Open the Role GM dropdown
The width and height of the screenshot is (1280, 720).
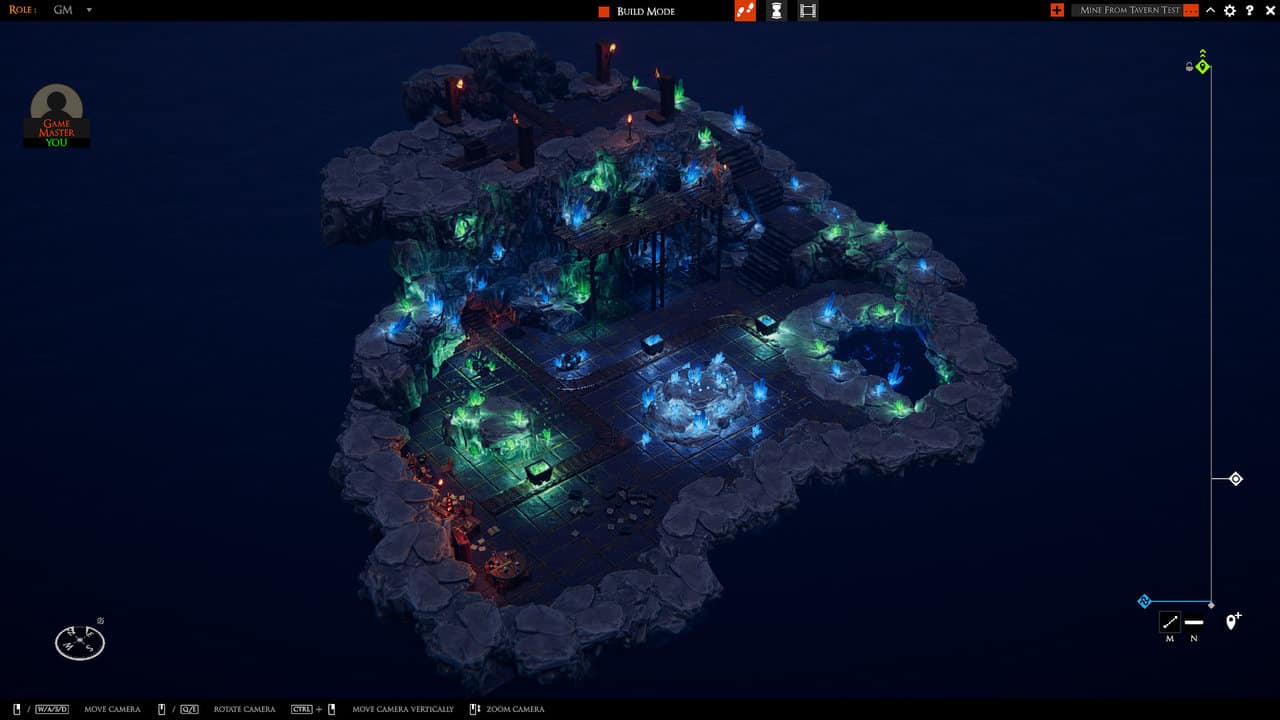click(x=66, y=10)
